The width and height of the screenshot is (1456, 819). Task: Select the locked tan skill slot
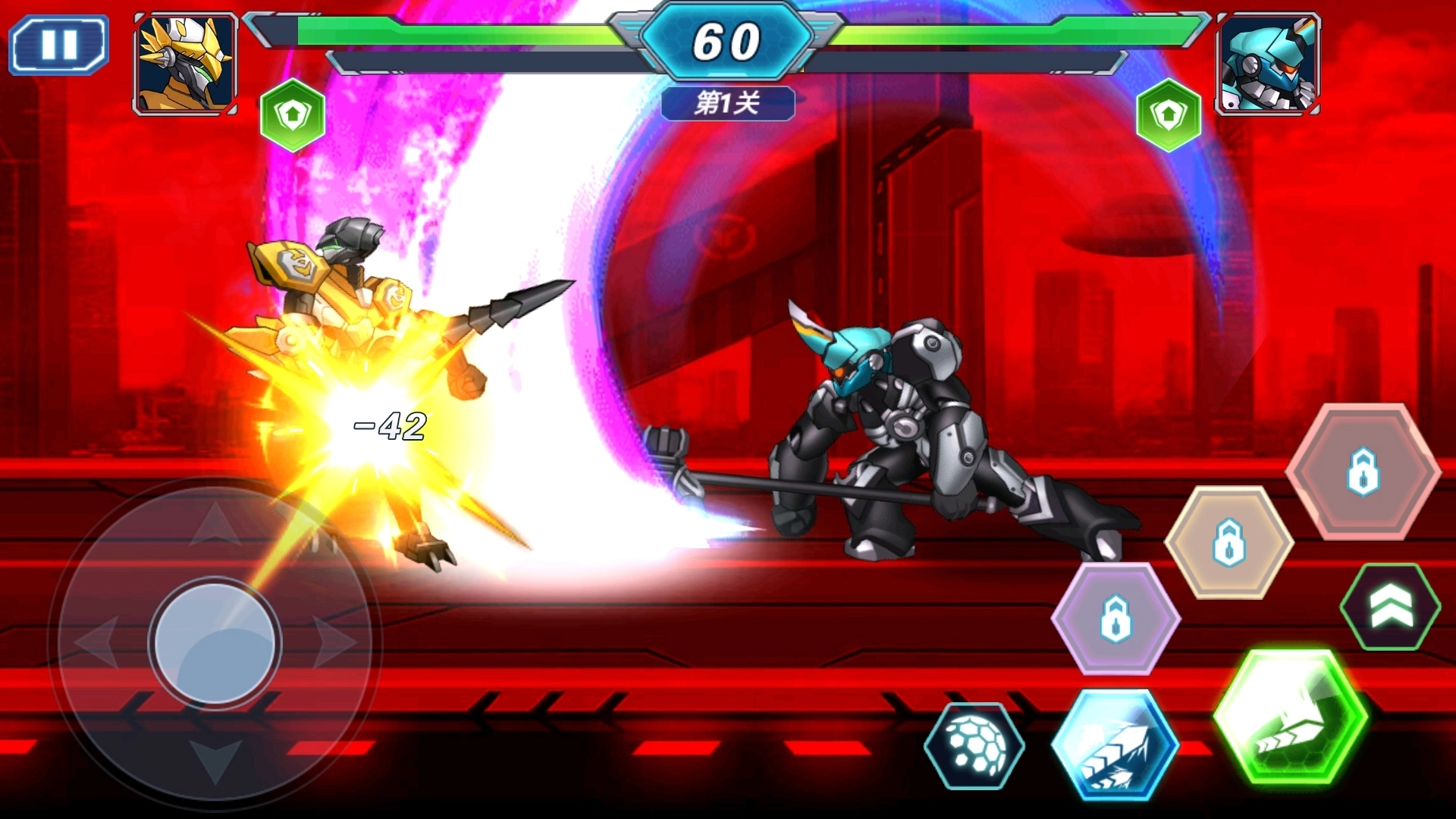pyautogui.click(x=1228, y=542)
